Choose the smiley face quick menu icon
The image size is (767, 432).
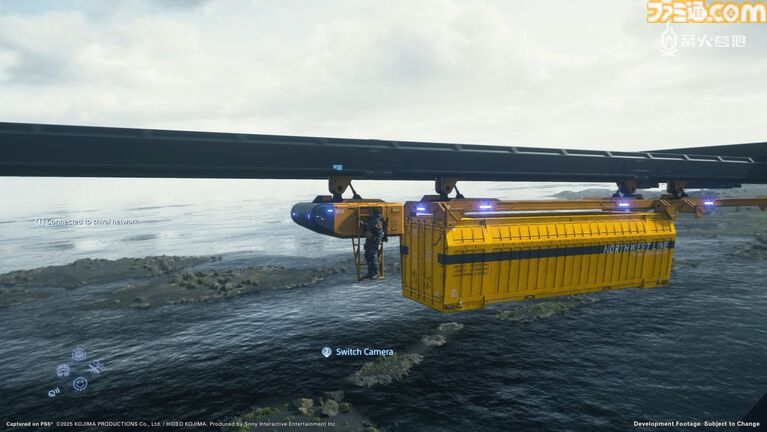[80, 383]
